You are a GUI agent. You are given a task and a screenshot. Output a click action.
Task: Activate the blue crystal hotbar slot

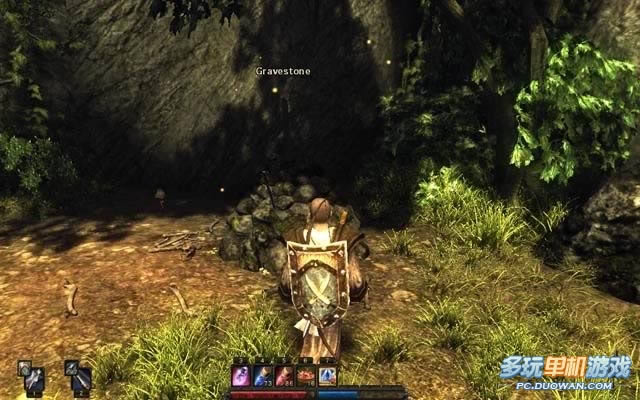point(327,376)
